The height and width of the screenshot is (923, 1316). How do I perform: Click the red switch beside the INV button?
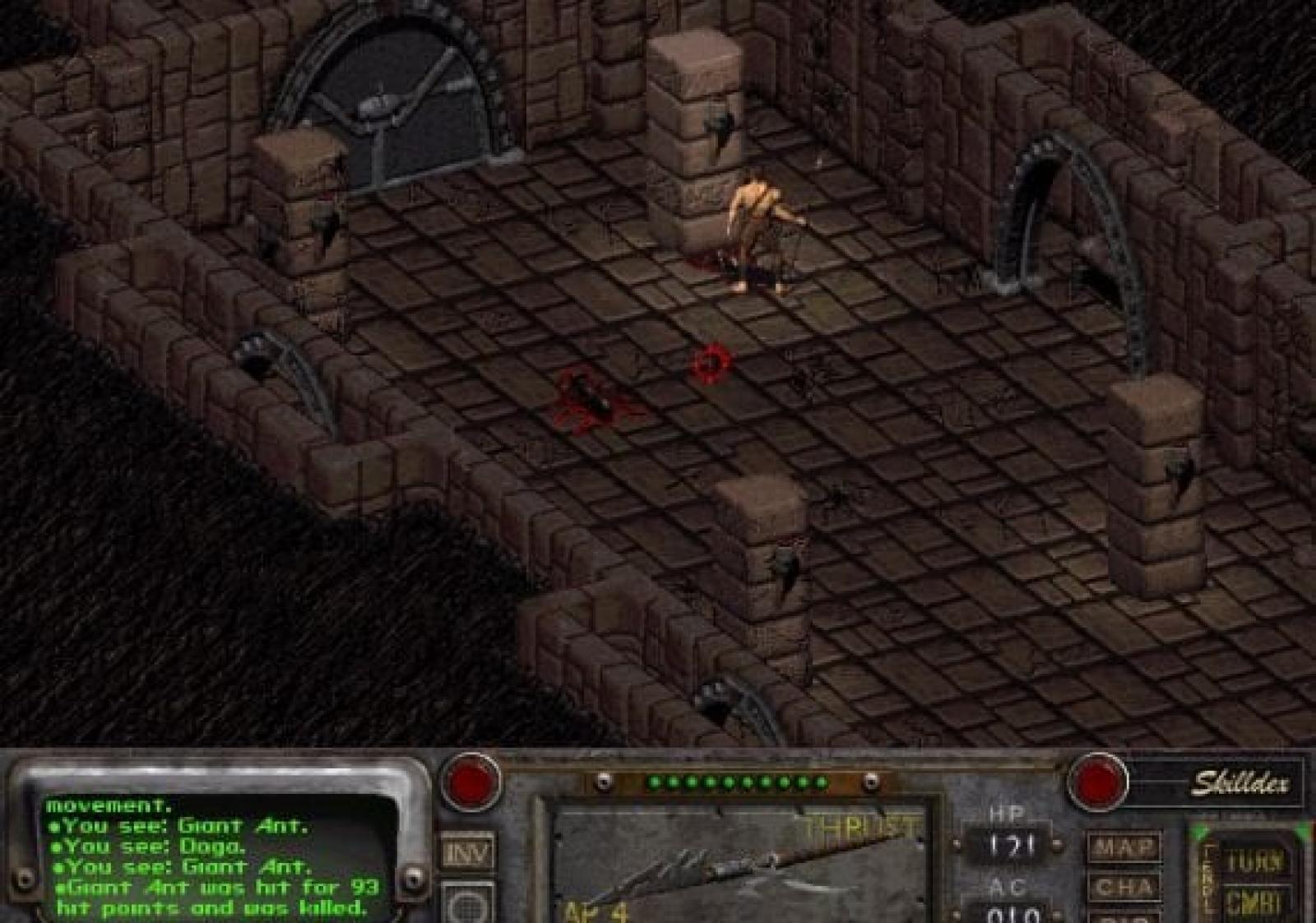coord(471,780)
